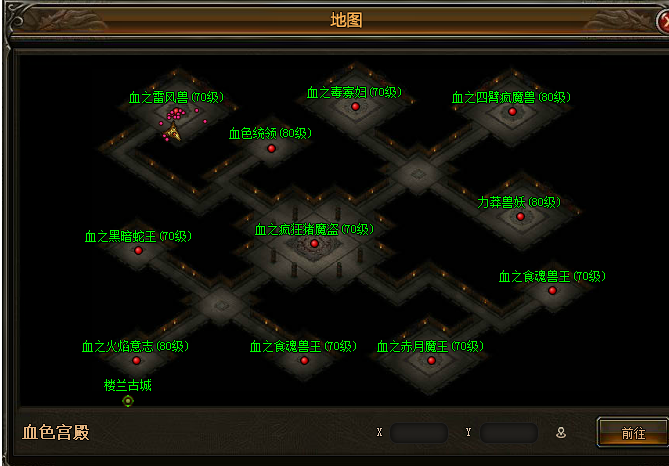This screenshot has width=669, height=466.
Task: Select the 血色统领 (80级) boss marker
Action: (271, 149)
